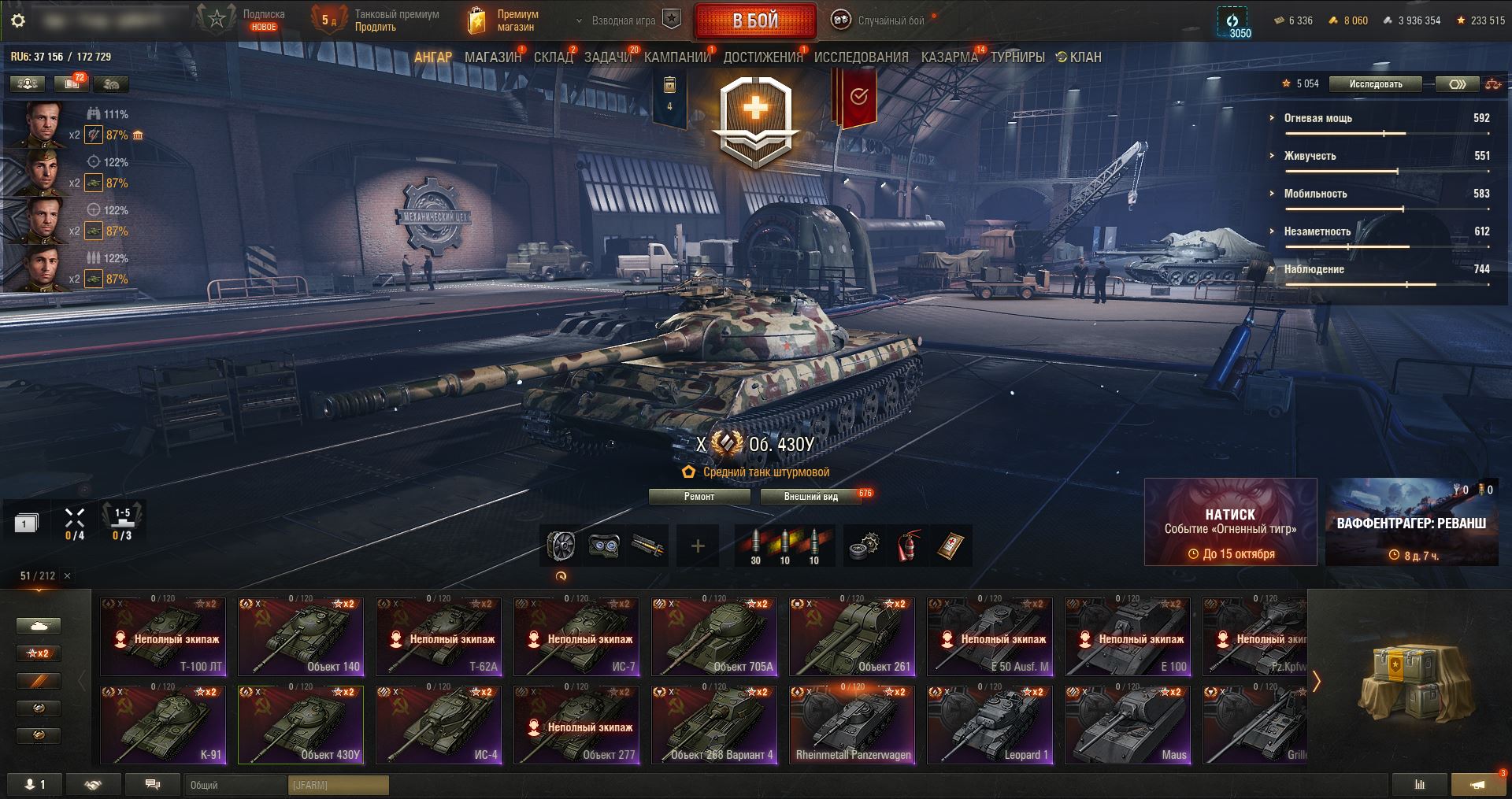Open the НАТИСК event banner
The height and width of the screenshot is (799, 1512).
click(x=1230, y=522)
